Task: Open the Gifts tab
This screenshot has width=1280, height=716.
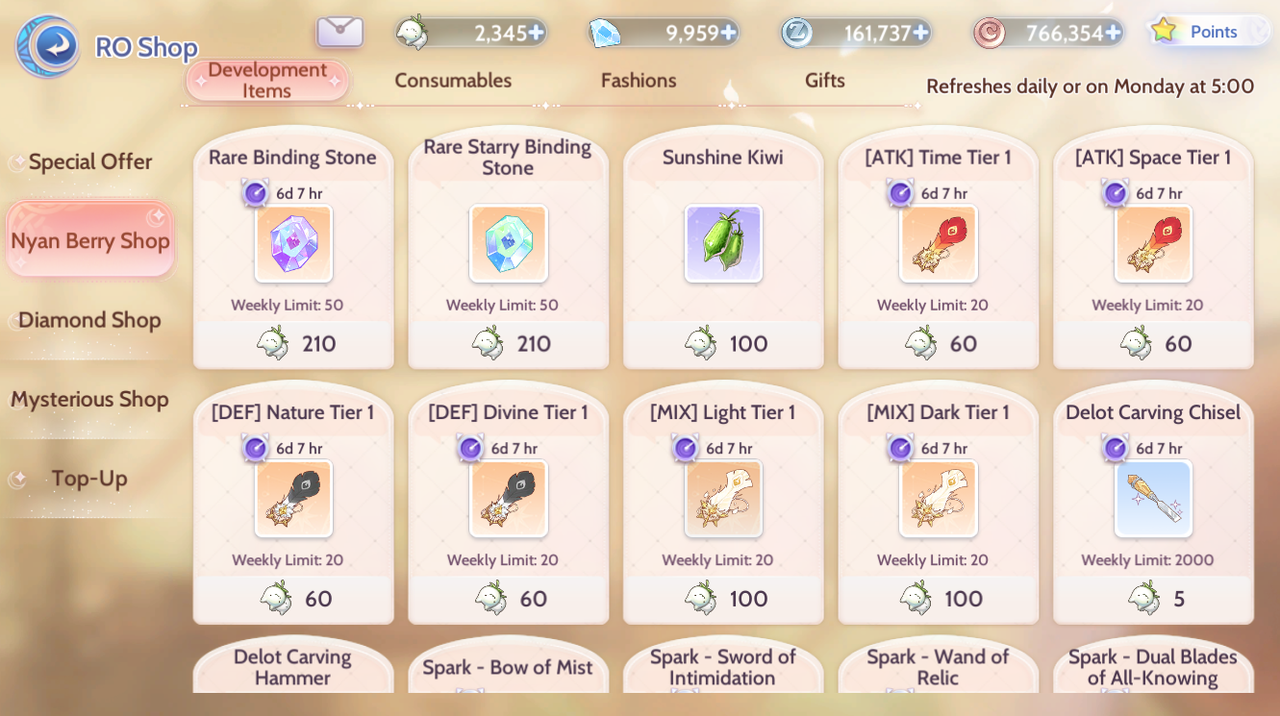Action: coord(824,81)
